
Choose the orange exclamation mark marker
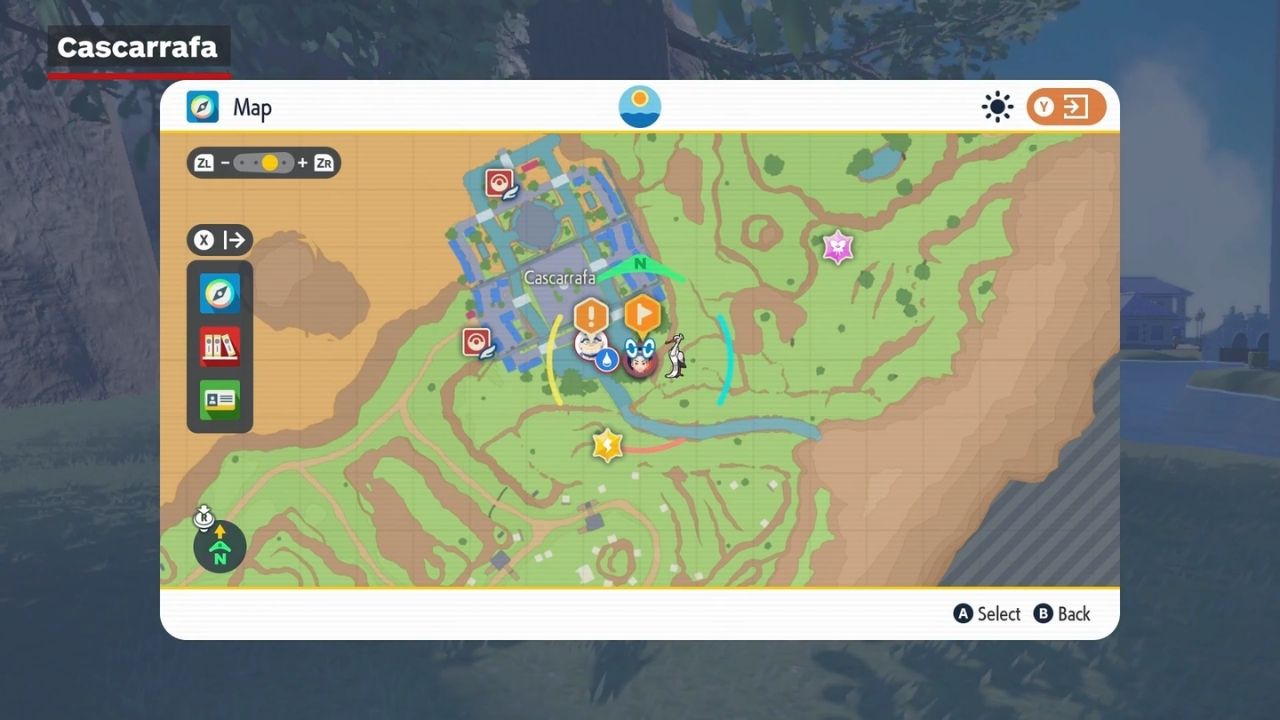[591, 317]
